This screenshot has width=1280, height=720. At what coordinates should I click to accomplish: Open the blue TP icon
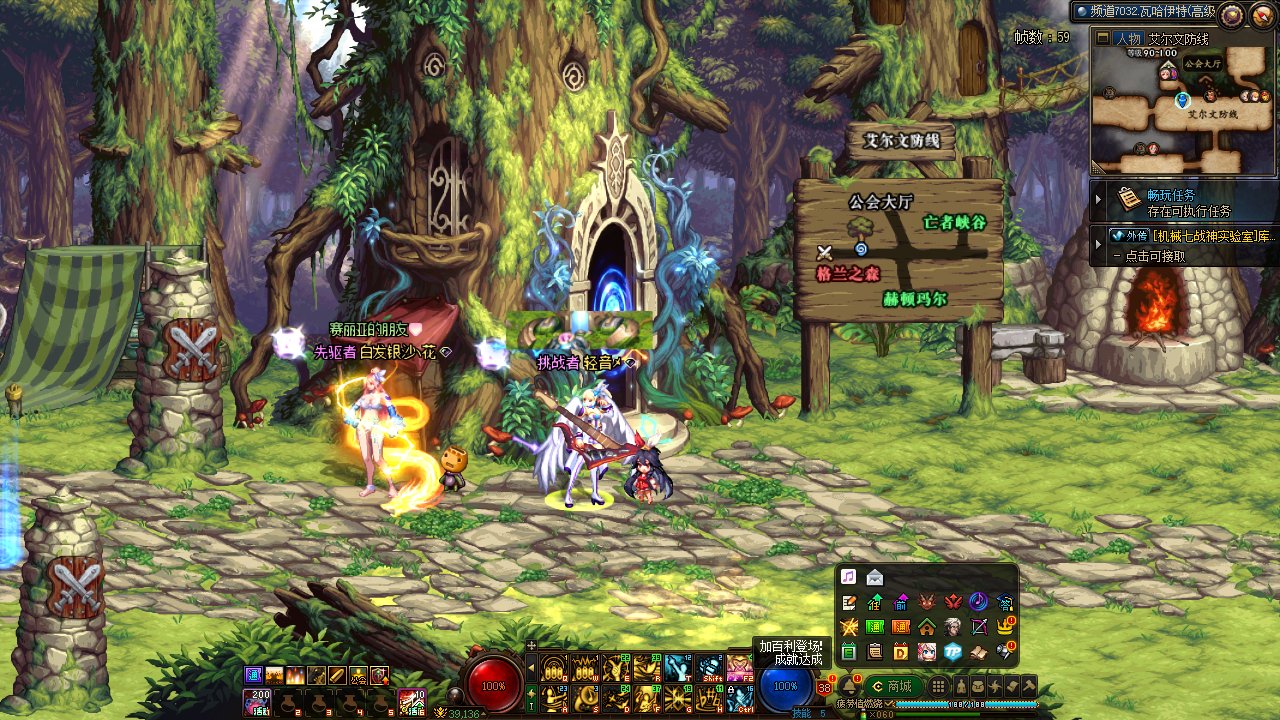[x=953, y=652]
